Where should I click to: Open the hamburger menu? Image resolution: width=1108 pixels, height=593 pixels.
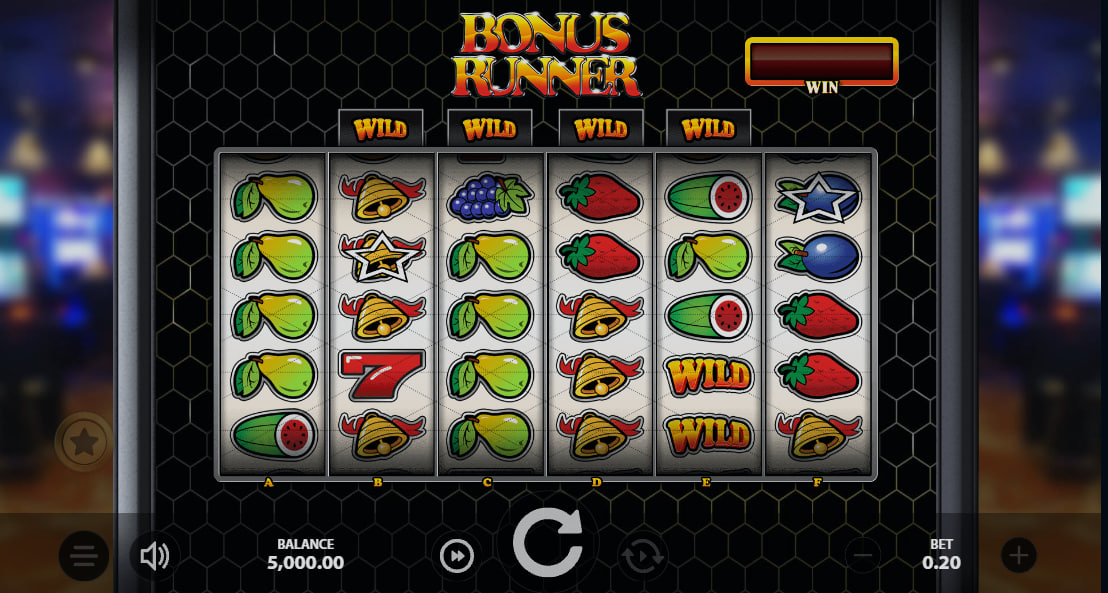point(84,555)
